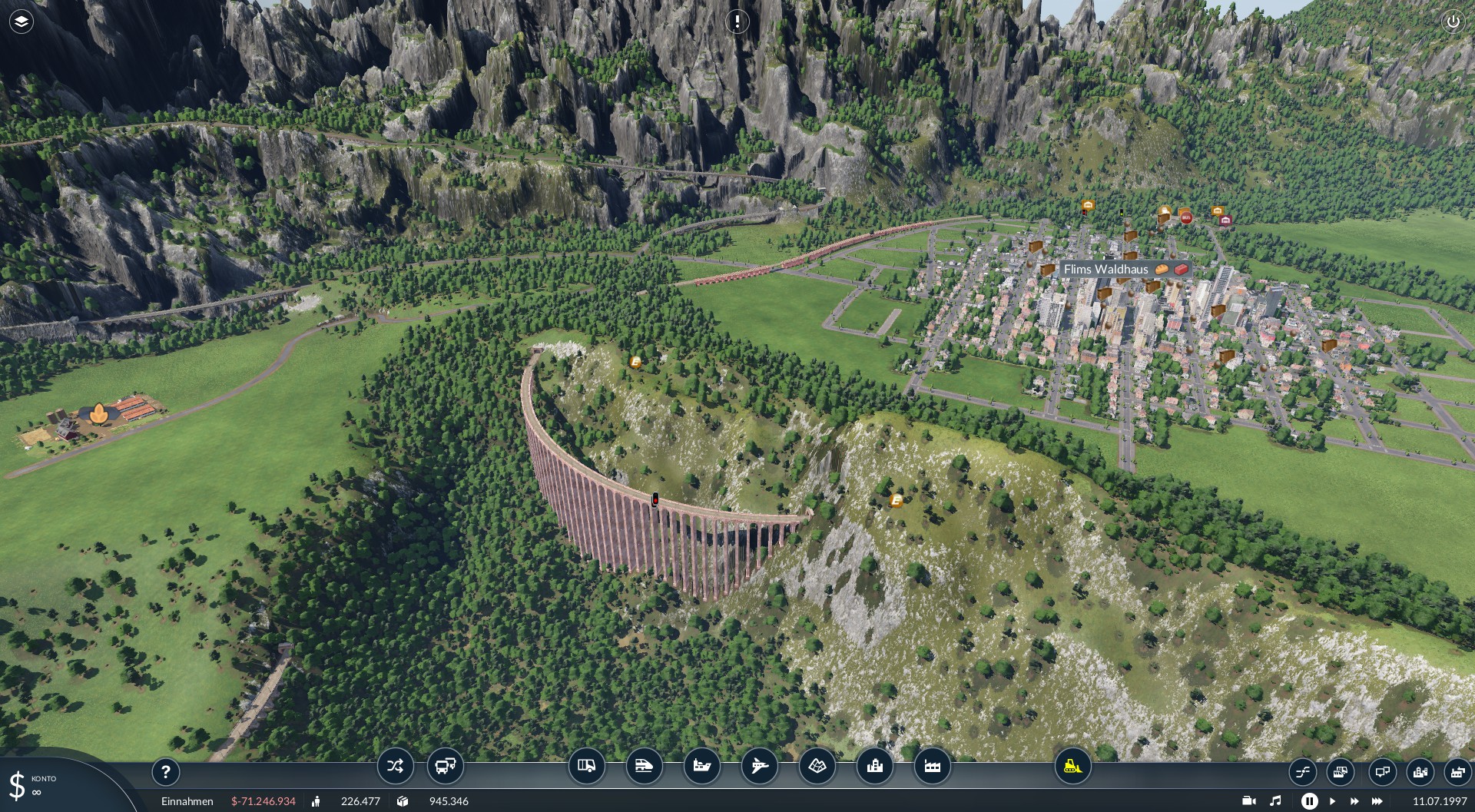The width and height of the screenshot is (1475, 812).
Task: Open the Konto dollar finance panel
Action: point(18,786)
